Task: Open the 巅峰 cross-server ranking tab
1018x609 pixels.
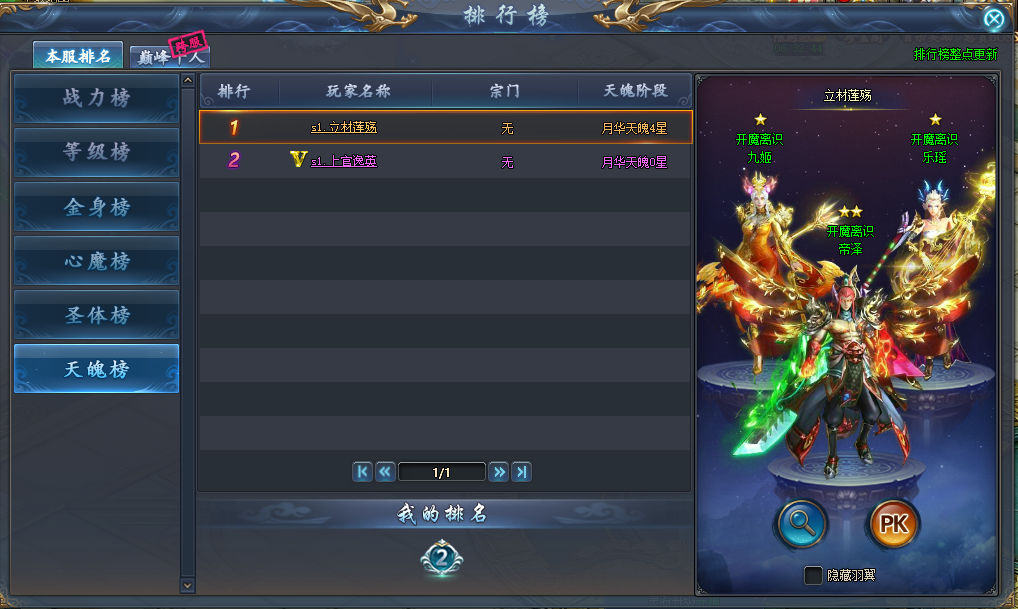Action: click(x=169, y=56)
